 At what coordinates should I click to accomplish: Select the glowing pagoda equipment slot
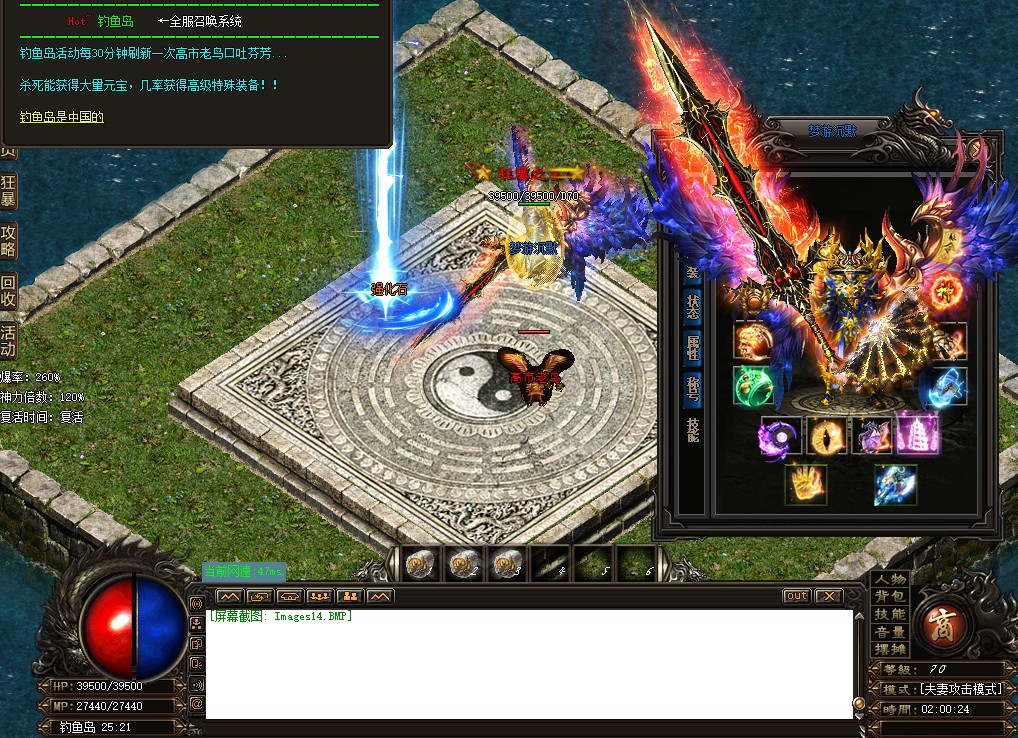tap(917, 434)
